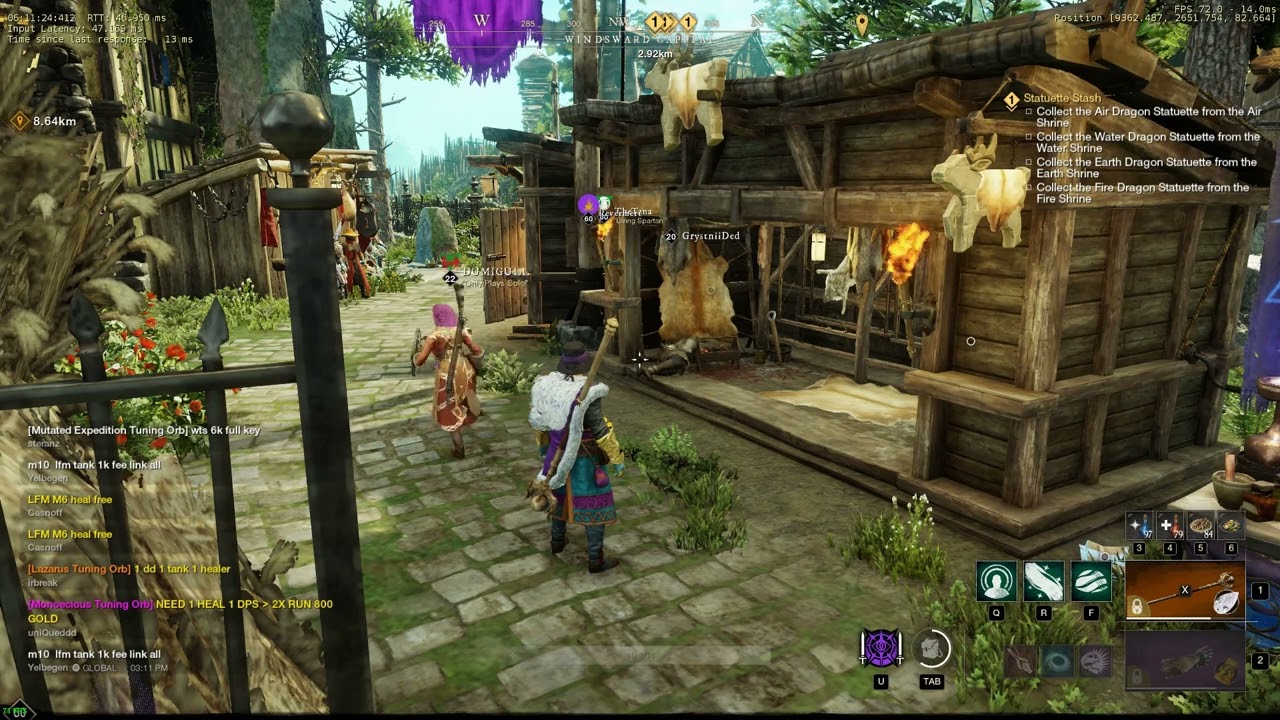Open the Lazarus Tuning Orb chat link
1280x720 pixels.
click(79, 569)
